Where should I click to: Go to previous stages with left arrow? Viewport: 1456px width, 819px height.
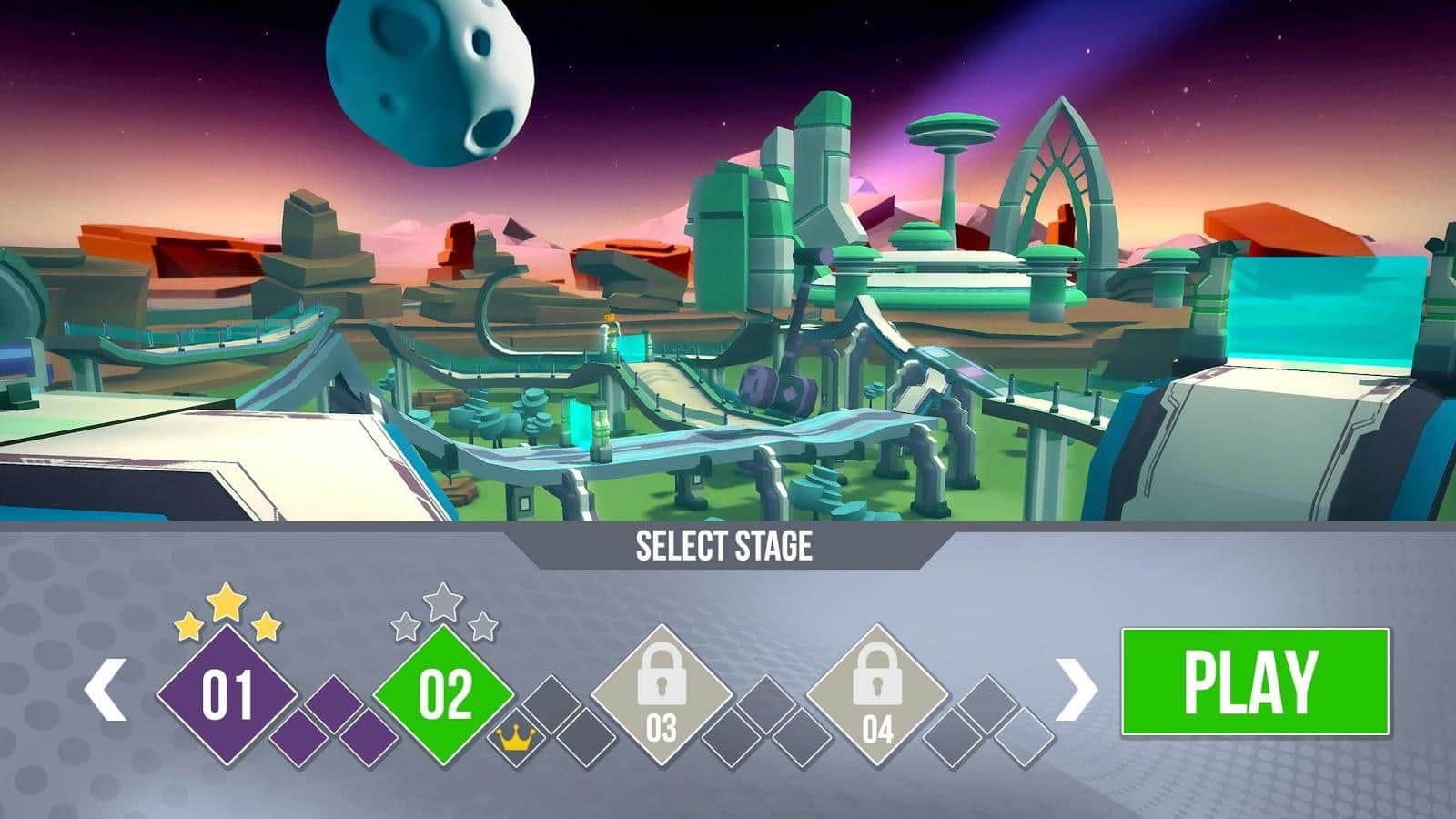point(106,691)
